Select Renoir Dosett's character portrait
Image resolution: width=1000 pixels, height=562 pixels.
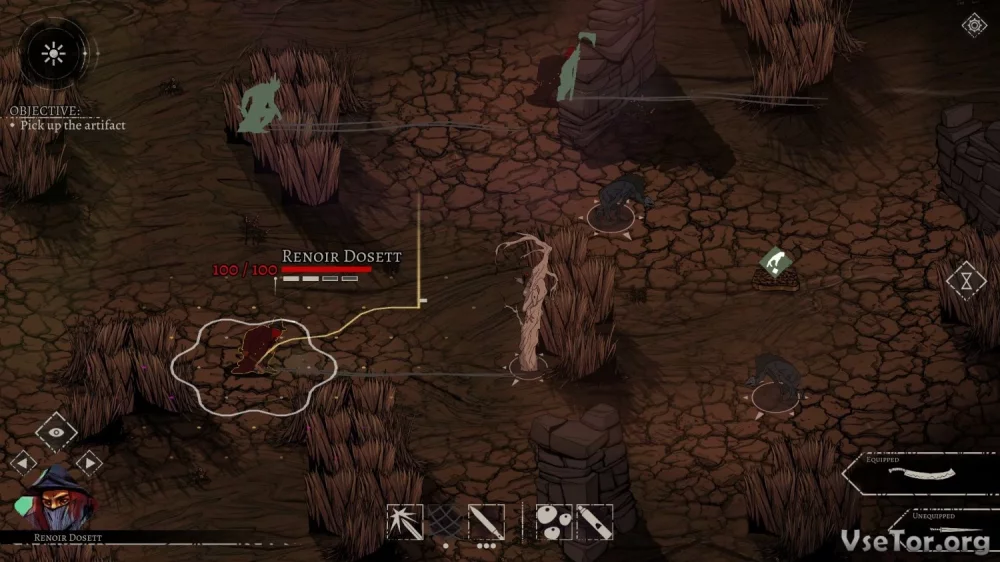pyautogui.click(x=55, y=500)
